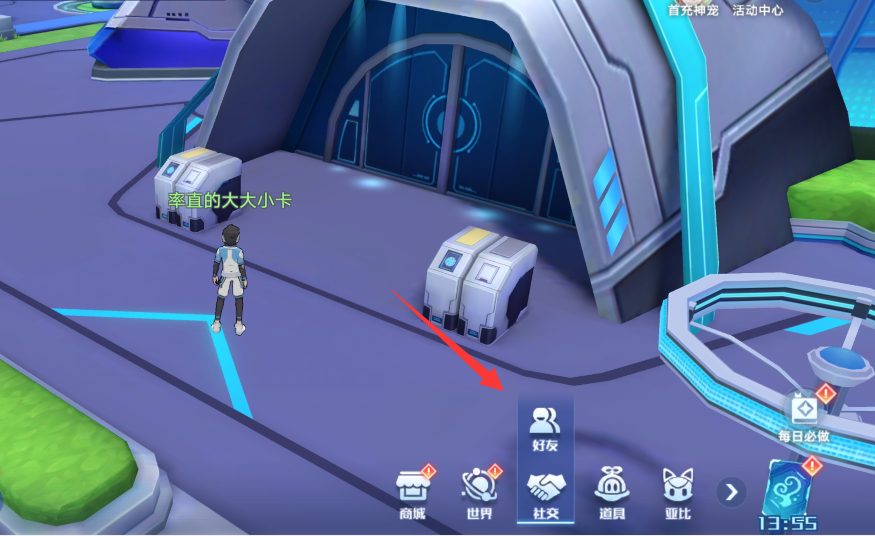Tap the blue swirl card with timer
The width and height of the screenshot is (875, 536).
click(x=789, y=490)
